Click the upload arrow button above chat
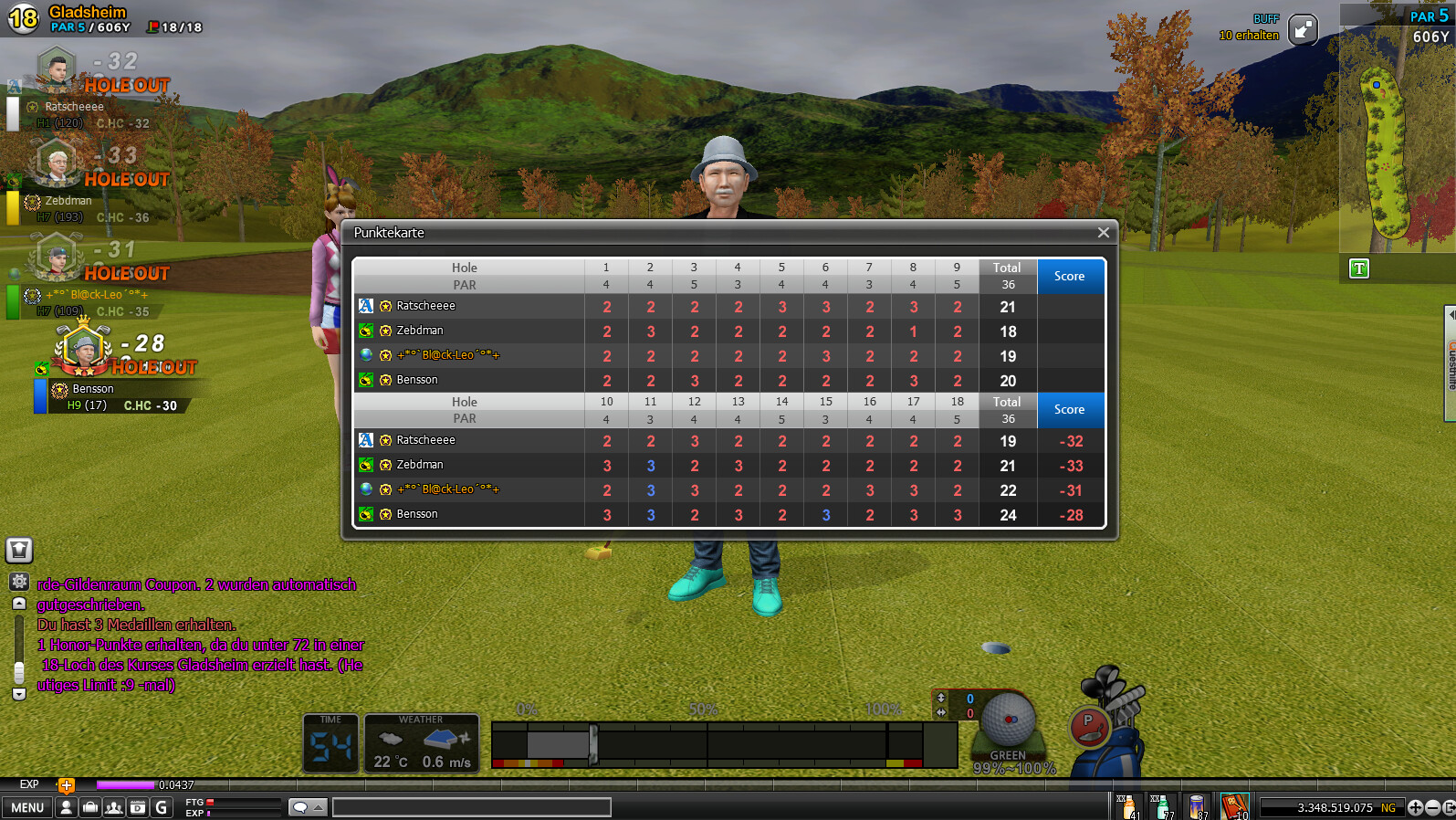 [x=19, y=550]
